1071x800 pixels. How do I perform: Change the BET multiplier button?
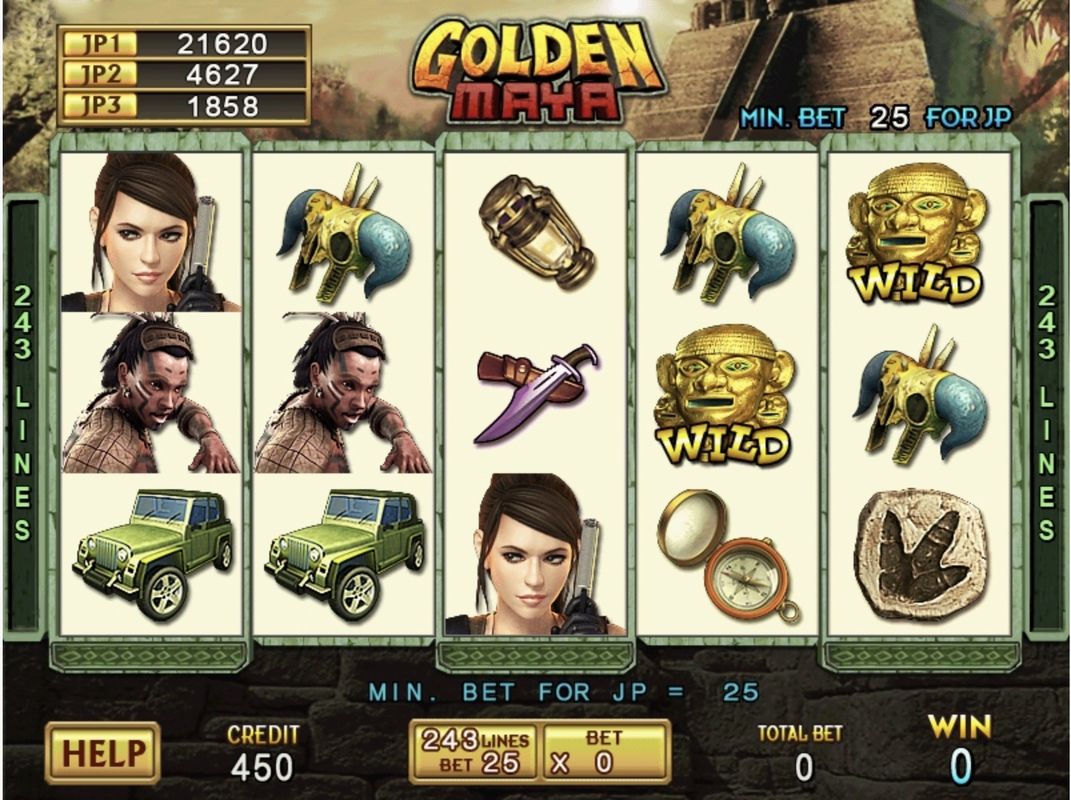point(604,751)
